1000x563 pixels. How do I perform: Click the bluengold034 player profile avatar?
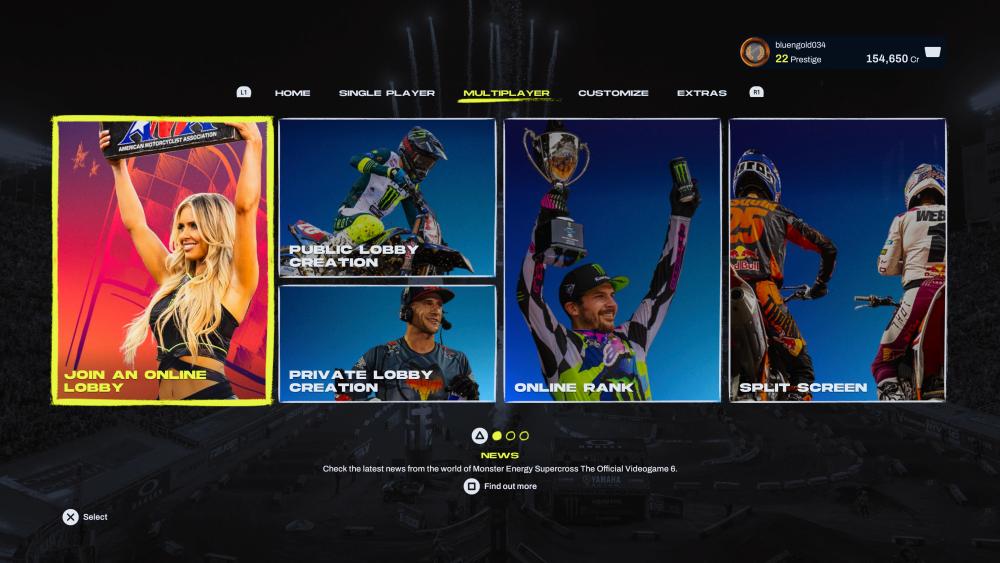(754, 52)
